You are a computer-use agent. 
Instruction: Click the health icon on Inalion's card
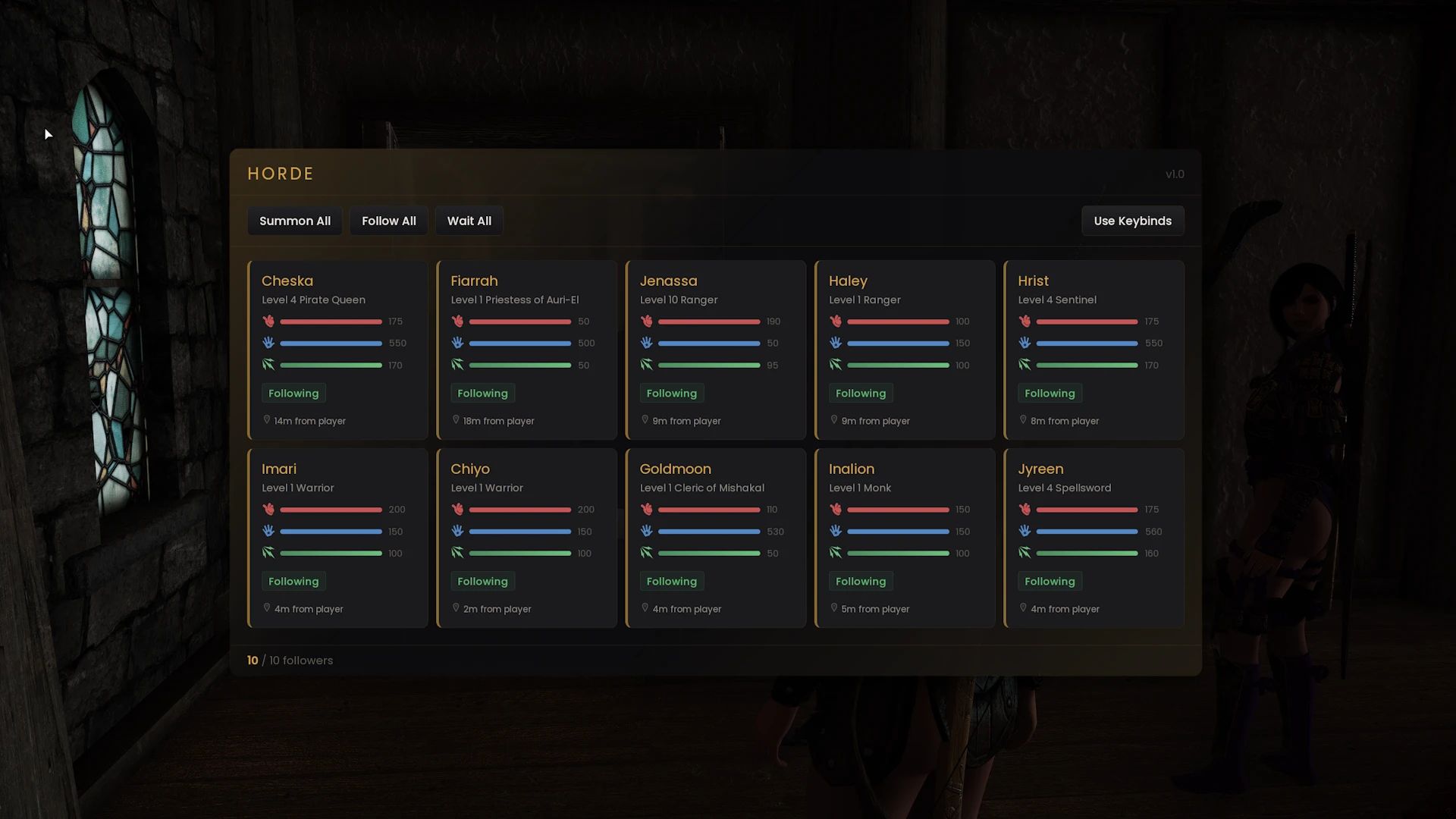(x=836, y=509)
